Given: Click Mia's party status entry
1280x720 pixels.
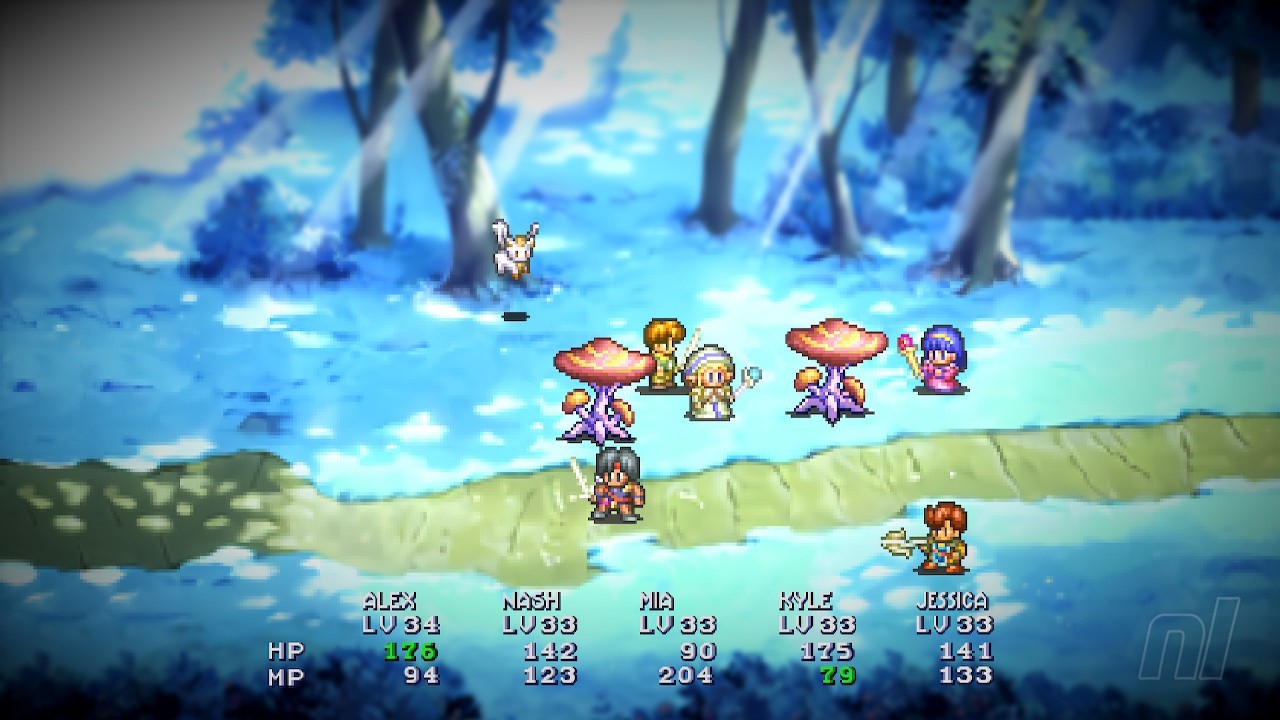Looking at the screenshot, I should [x=657, y=602].
